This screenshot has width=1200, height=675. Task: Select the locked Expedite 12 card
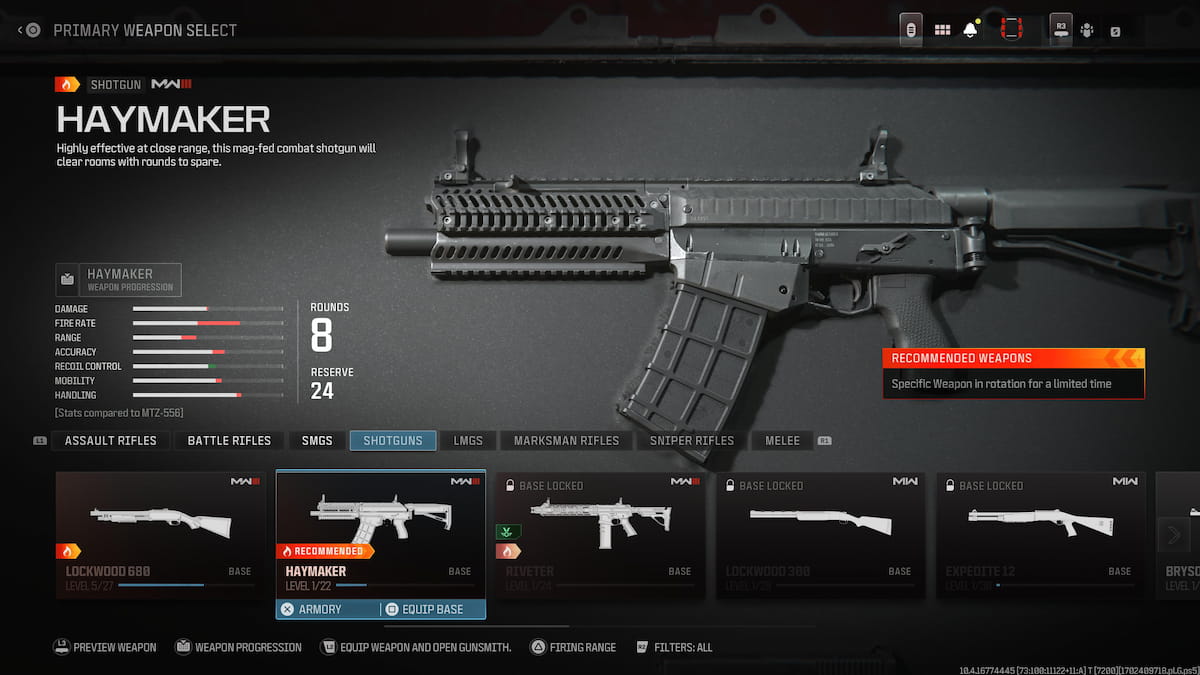click(1040, 535)
